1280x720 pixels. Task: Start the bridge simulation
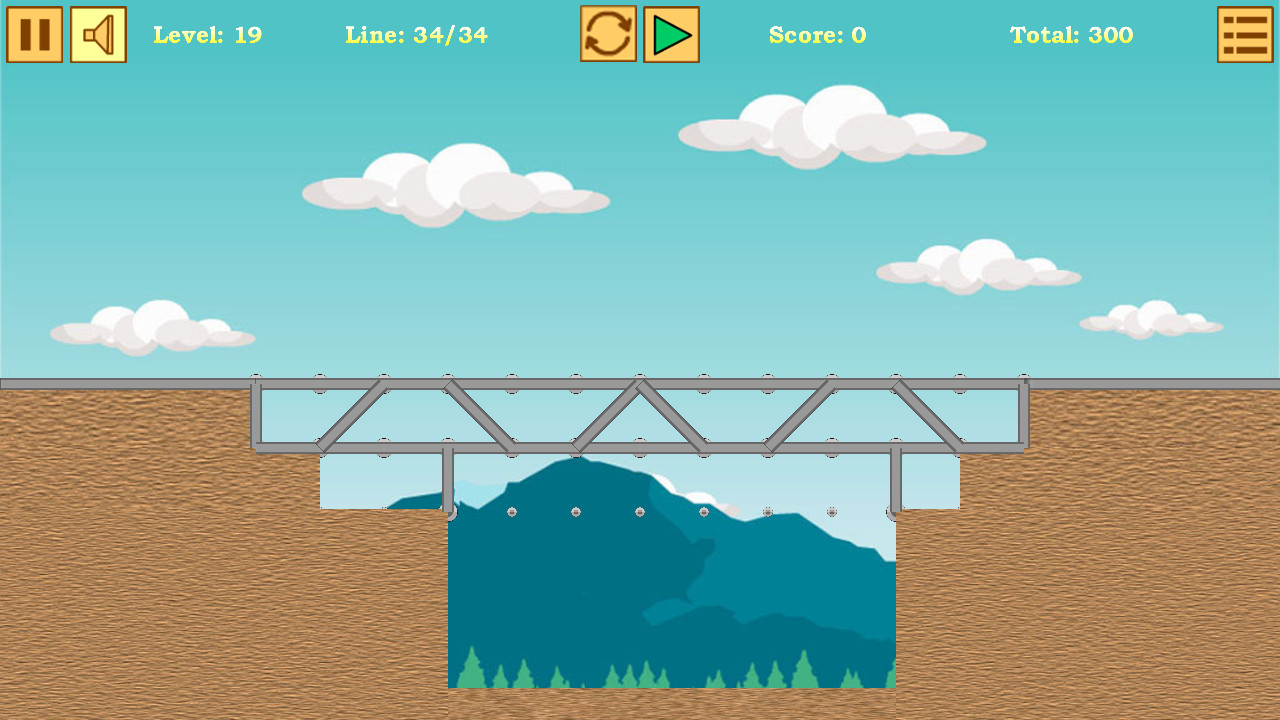point(670,34)
